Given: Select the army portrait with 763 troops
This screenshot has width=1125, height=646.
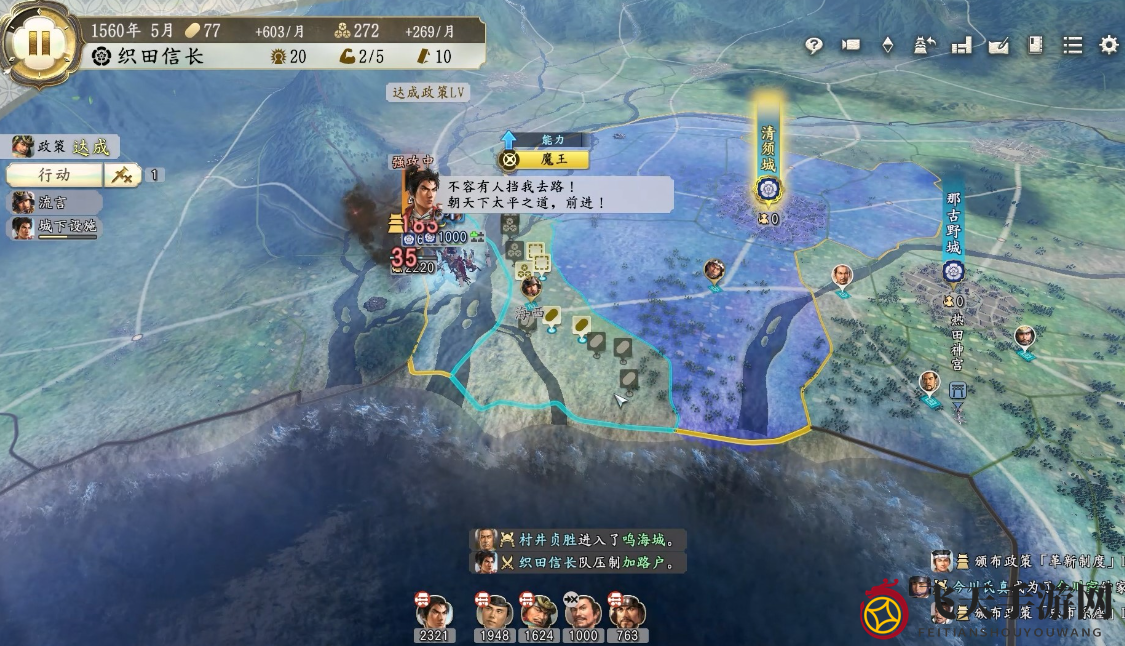Looking at the screenshot, I should [x=627, y=612].
